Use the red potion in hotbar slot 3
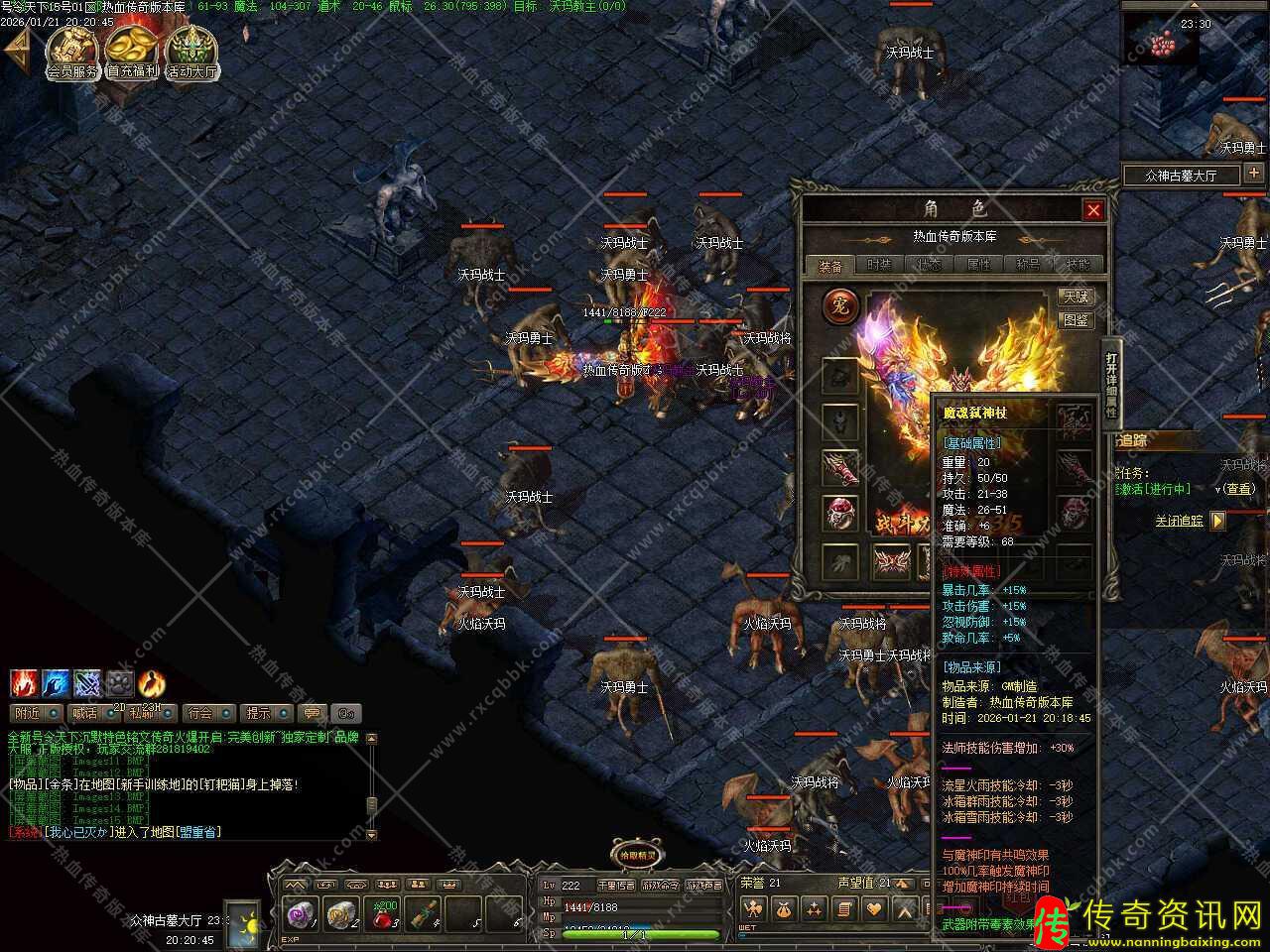 point(383,915)
